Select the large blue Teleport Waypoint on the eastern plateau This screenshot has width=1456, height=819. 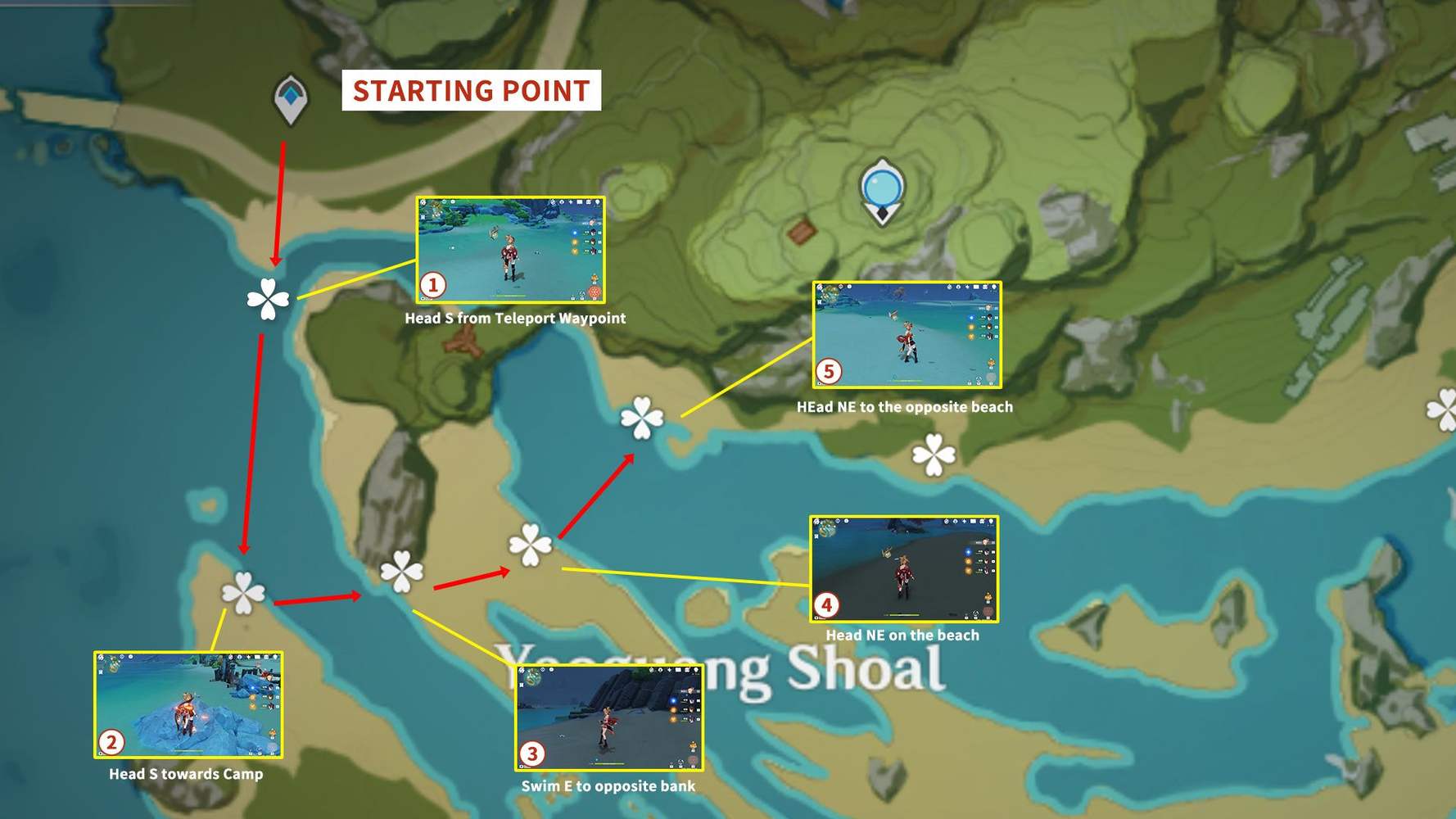click(883, 187)
